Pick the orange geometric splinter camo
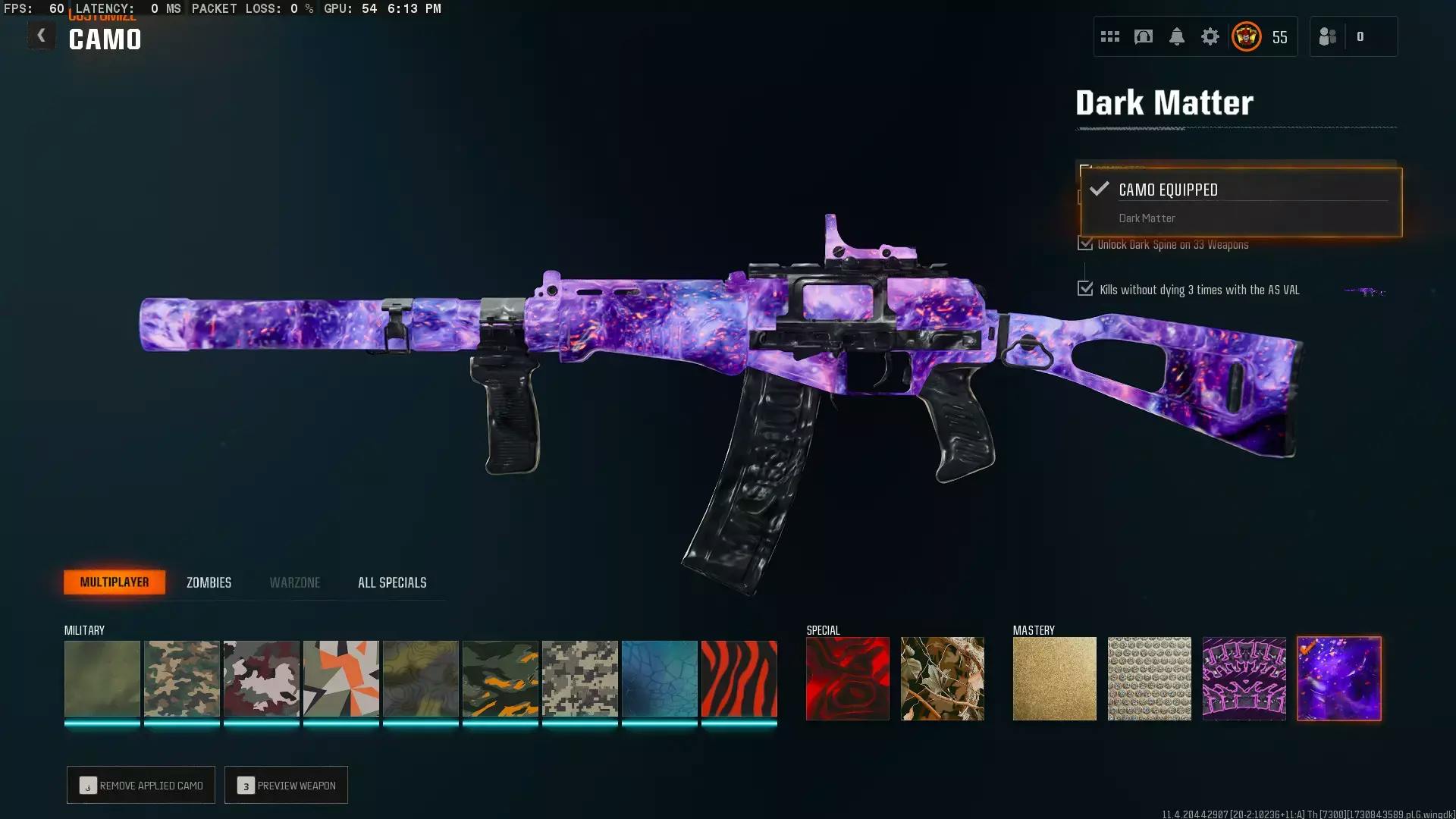 (340, 679)
